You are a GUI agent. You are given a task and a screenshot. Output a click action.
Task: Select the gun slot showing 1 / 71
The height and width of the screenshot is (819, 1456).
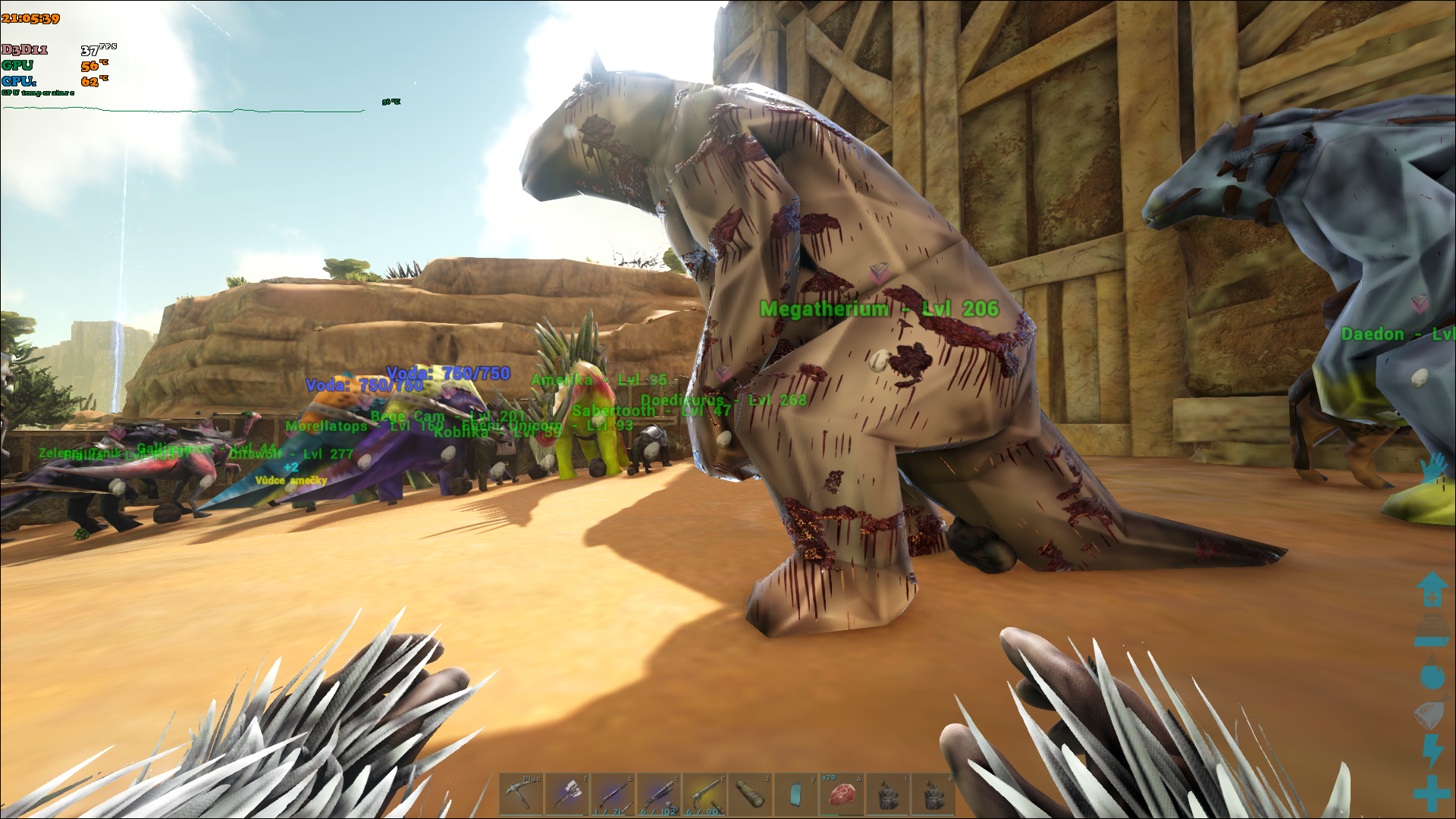pyautogui.click(x=612, y=794)
